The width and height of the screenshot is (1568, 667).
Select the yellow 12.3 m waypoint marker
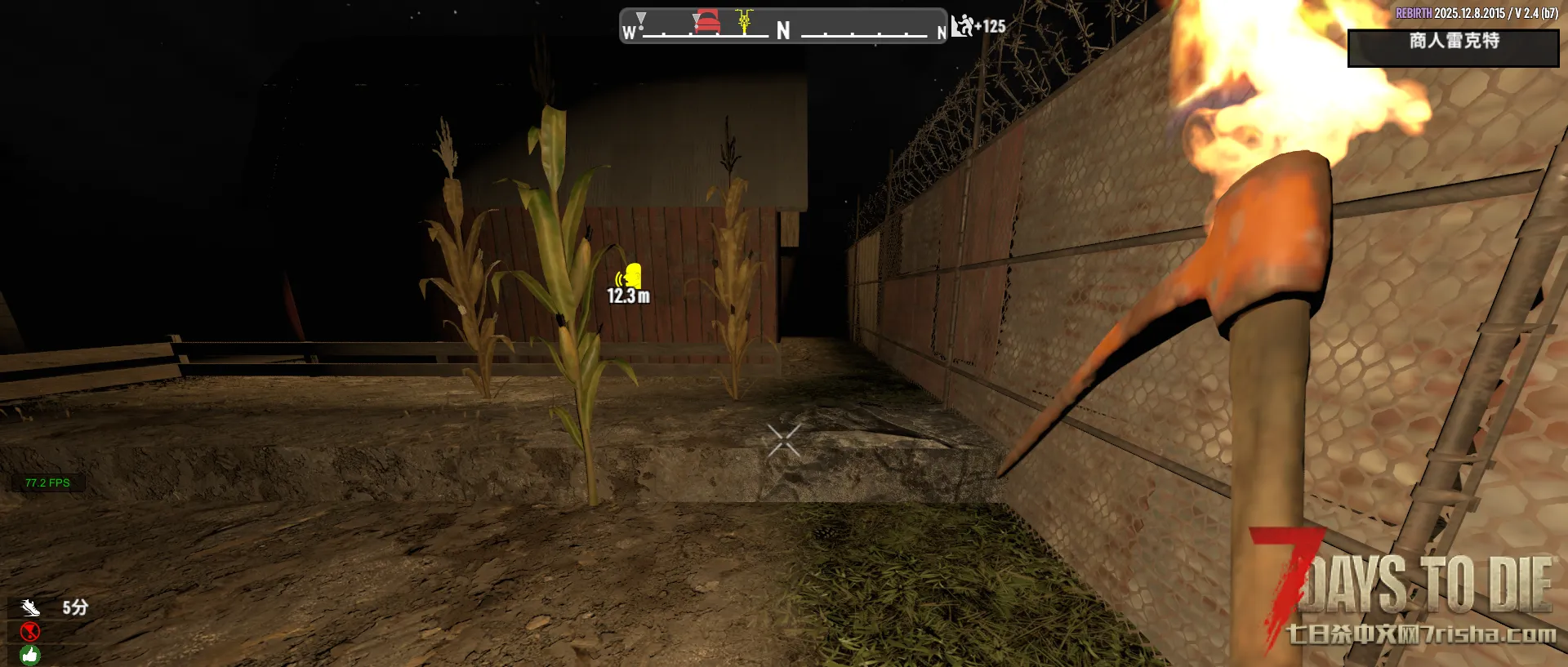point(630,277)
